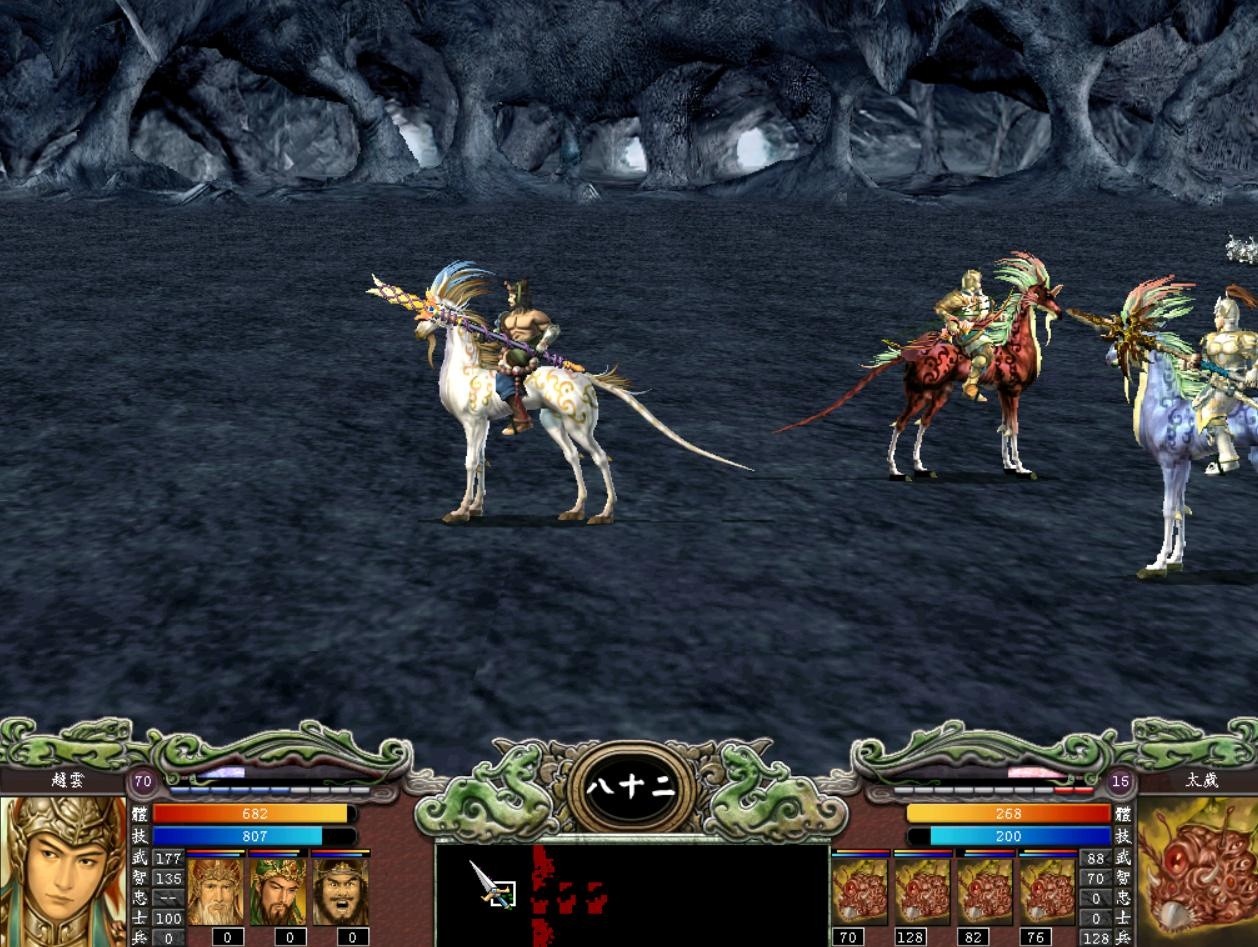Pick the enemy monster portrait showing 76 troops
Viewport: 1258px width, 947px height.
(x=1047, y=891)
